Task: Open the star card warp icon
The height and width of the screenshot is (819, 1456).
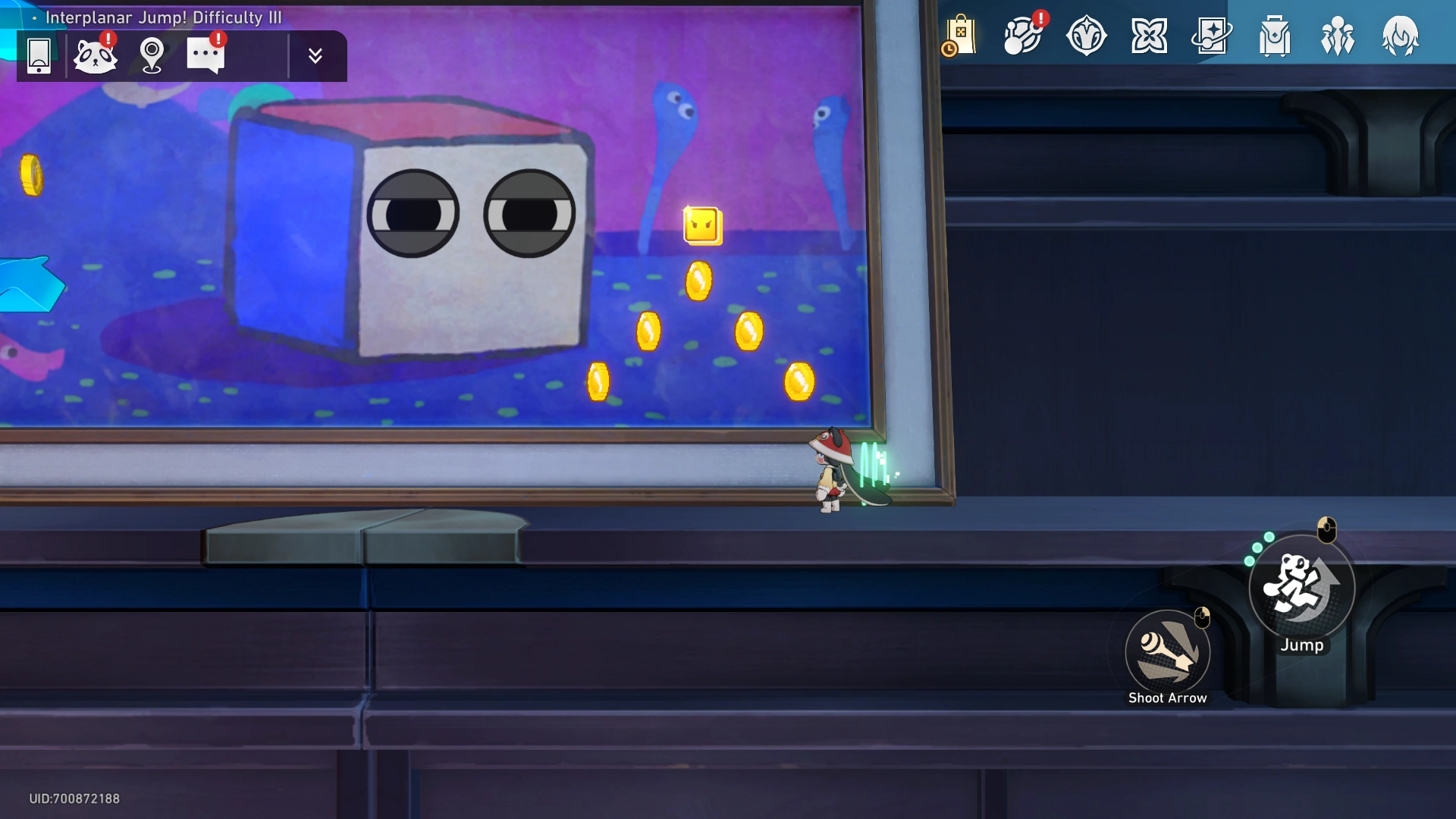Action: click(1212, 36)
